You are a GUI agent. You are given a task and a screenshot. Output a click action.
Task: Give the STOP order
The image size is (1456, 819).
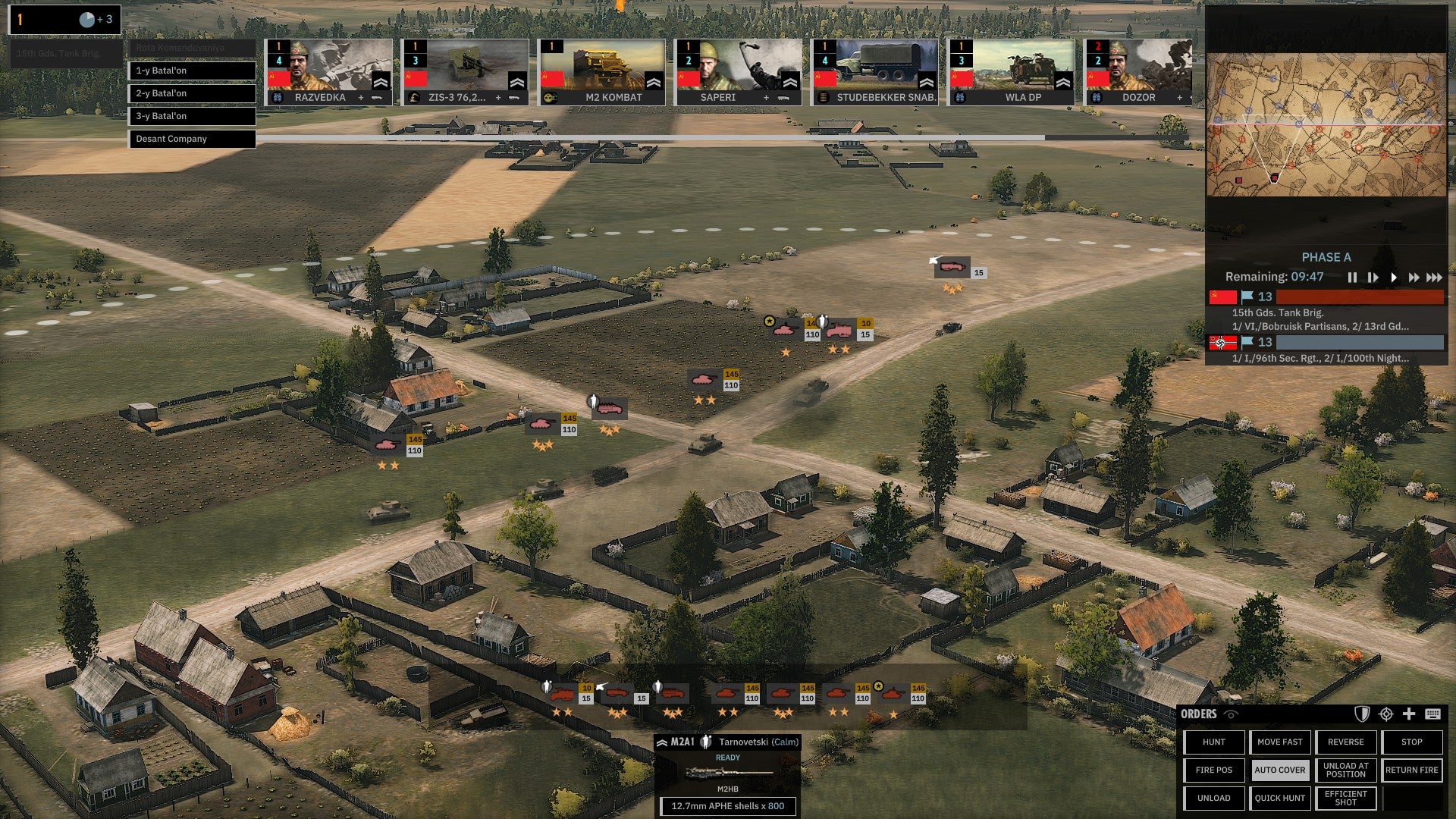coord(1412,742)
